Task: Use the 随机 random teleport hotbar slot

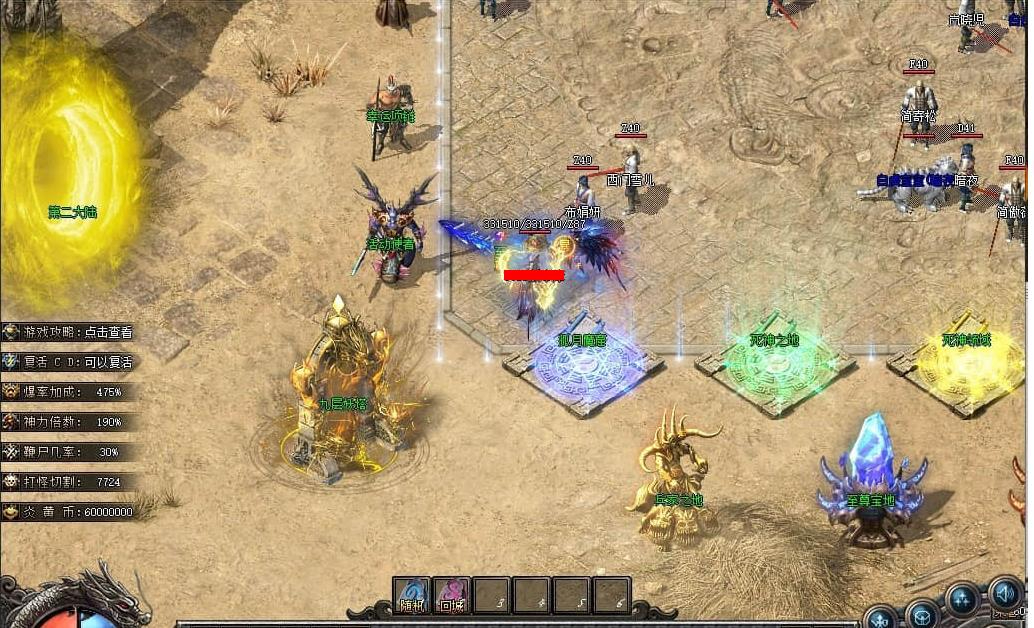Action: pyautogui.click(x=412, y=596)
